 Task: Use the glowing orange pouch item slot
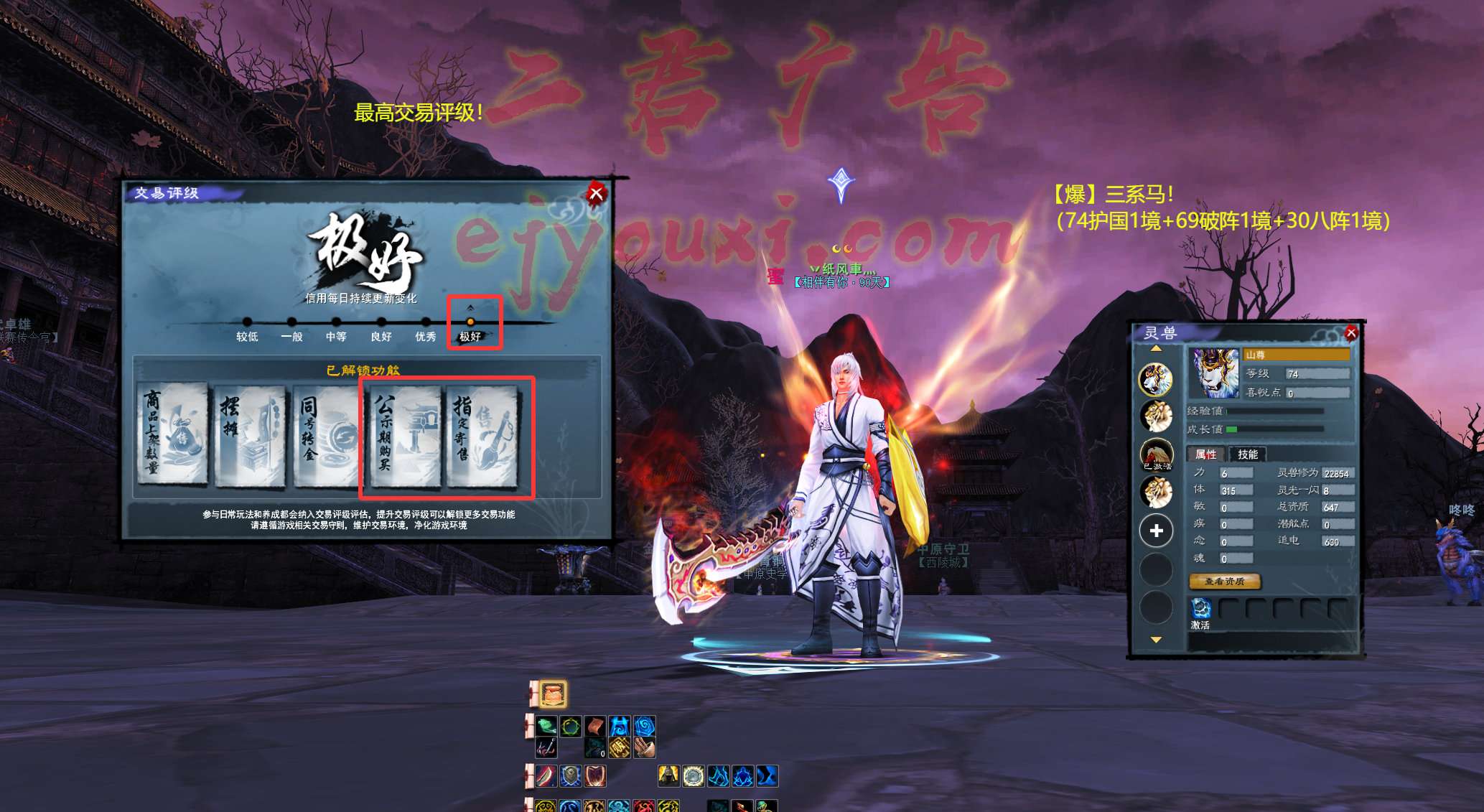(x=553, y=694)
